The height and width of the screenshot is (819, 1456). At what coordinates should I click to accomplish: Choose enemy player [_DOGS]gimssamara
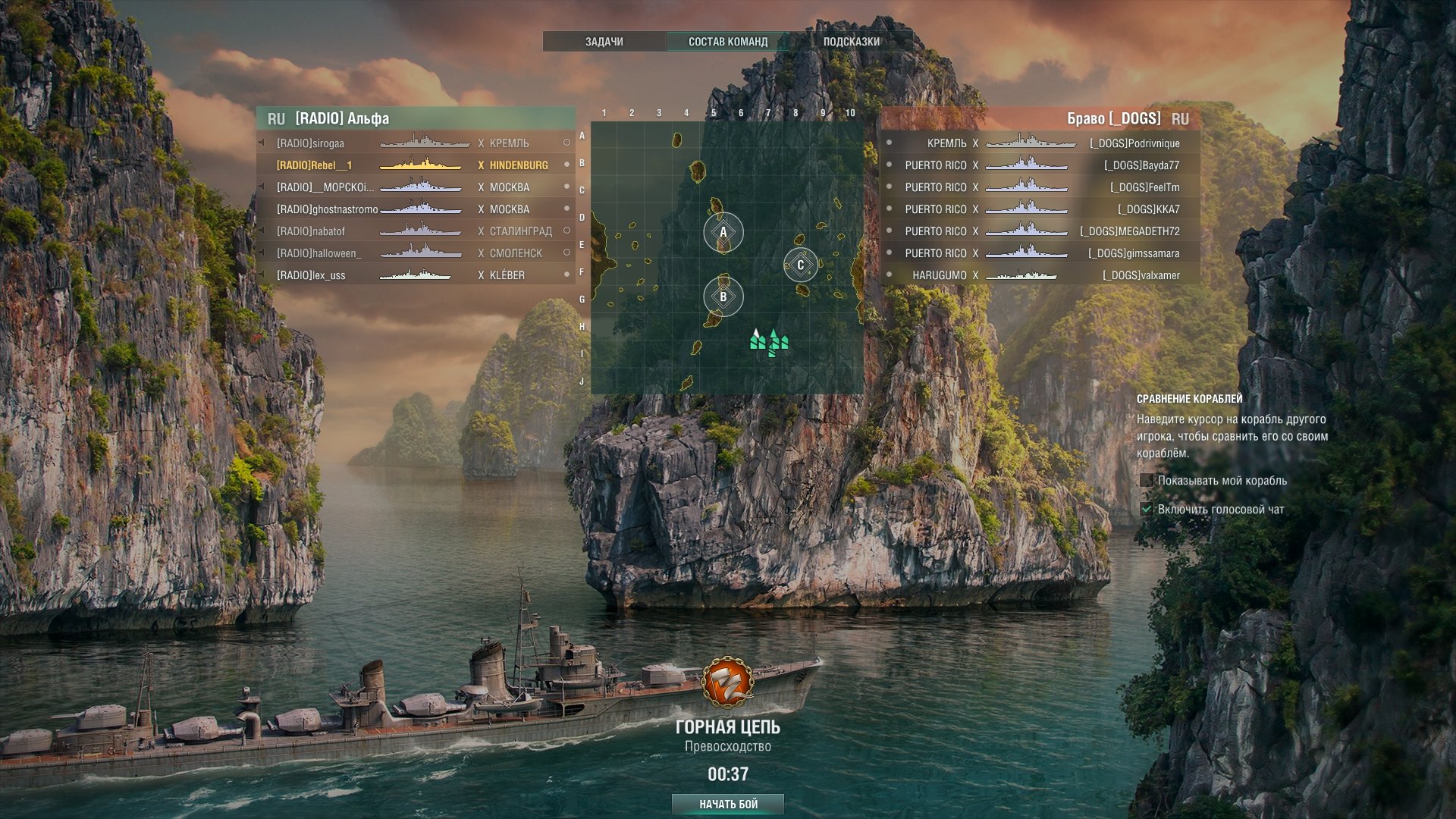(x=1039, y=253)
